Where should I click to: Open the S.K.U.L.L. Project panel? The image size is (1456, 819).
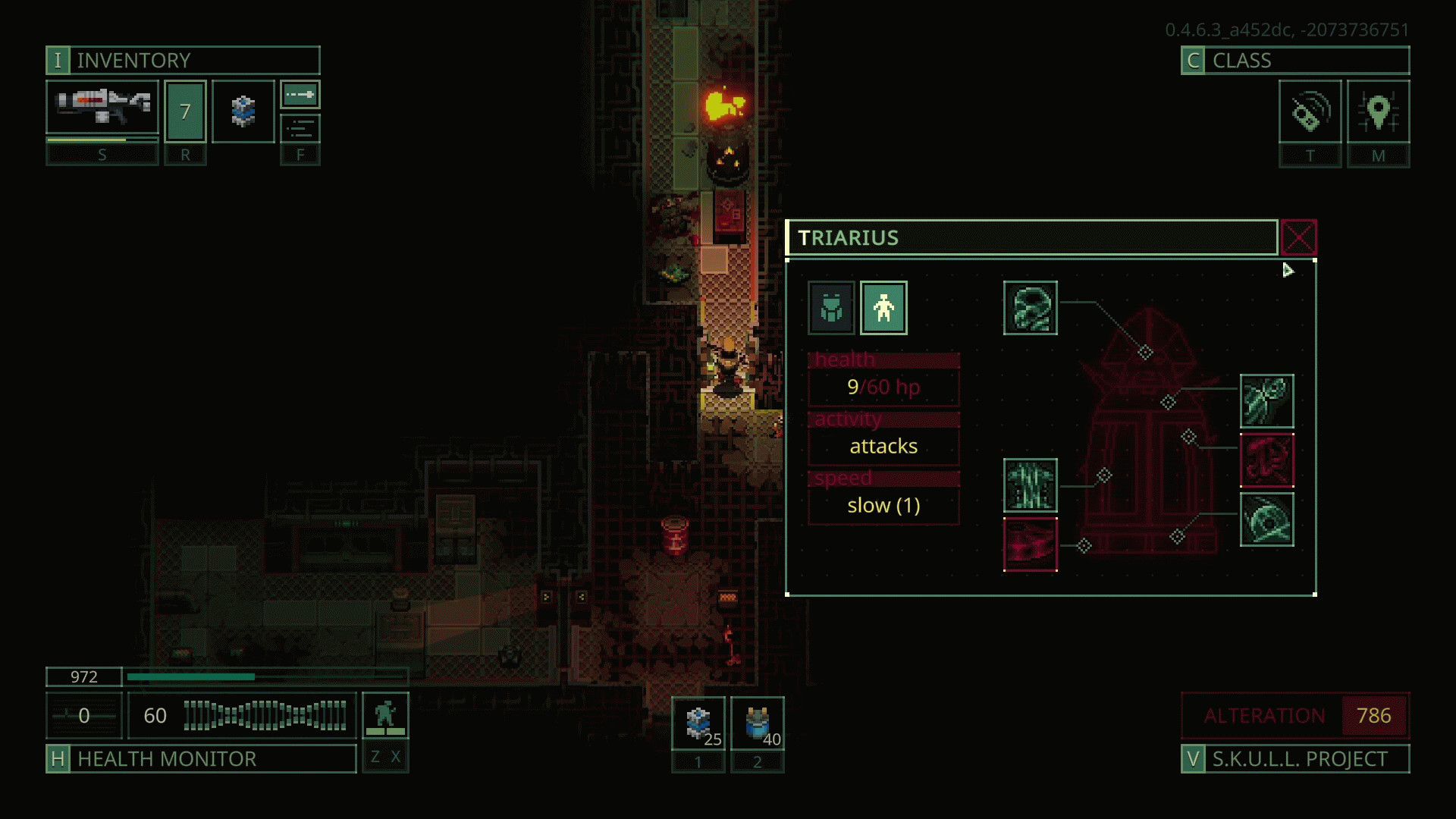pyautogui.click(x=1294, y=759)
